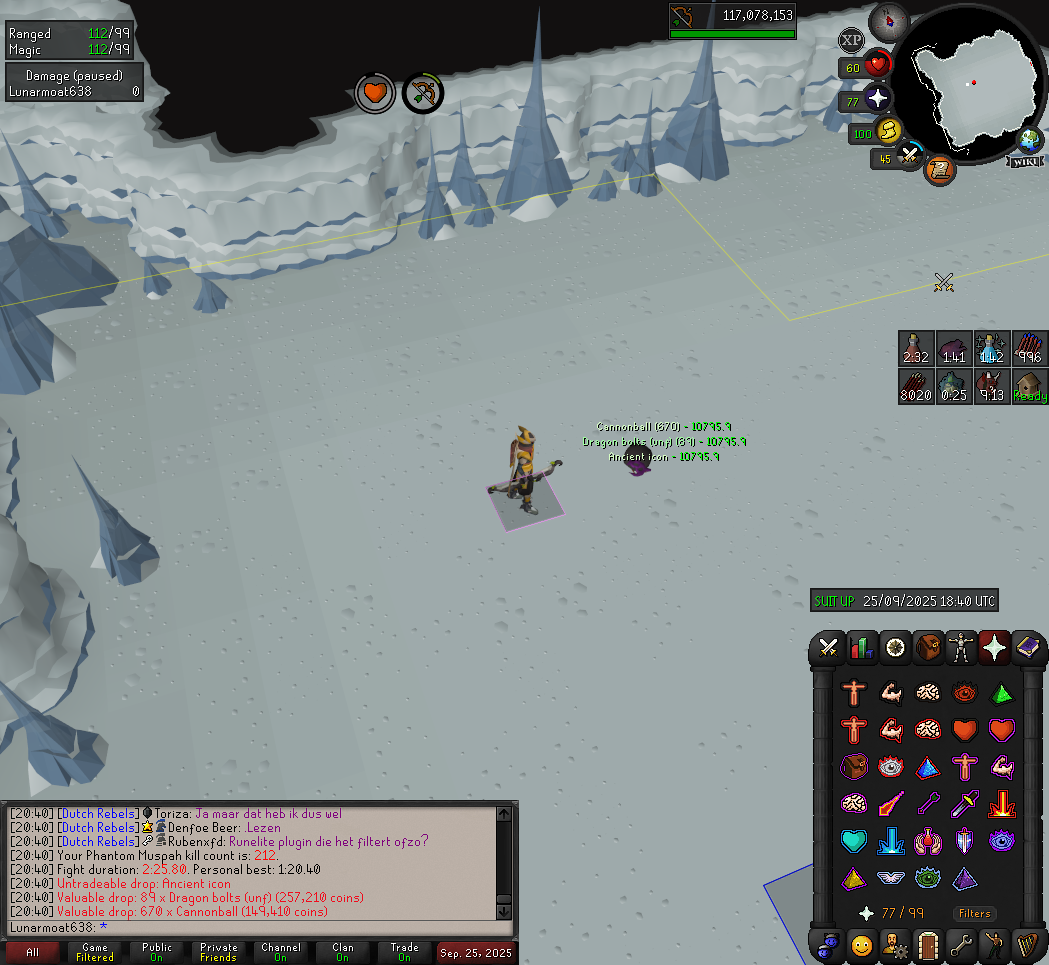Open the Logout door tab
Image resolution: width=1049 pixels, height=965 pixels.
point(928,943)
